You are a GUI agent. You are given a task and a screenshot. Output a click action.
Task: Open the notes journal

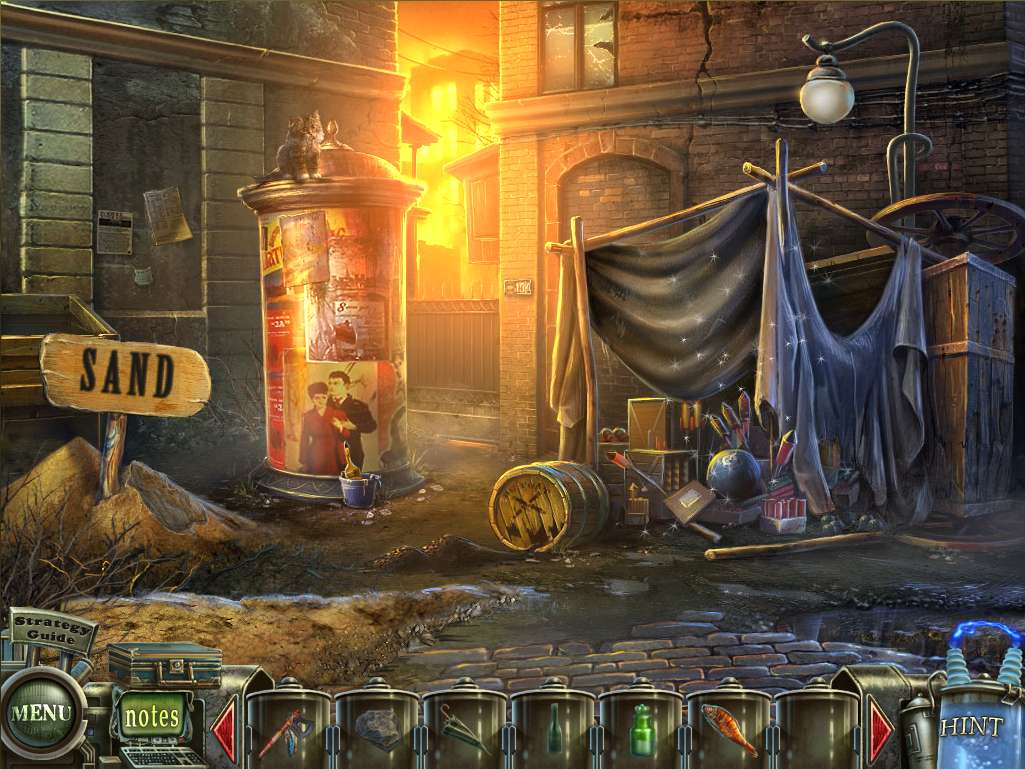point(153,716)
